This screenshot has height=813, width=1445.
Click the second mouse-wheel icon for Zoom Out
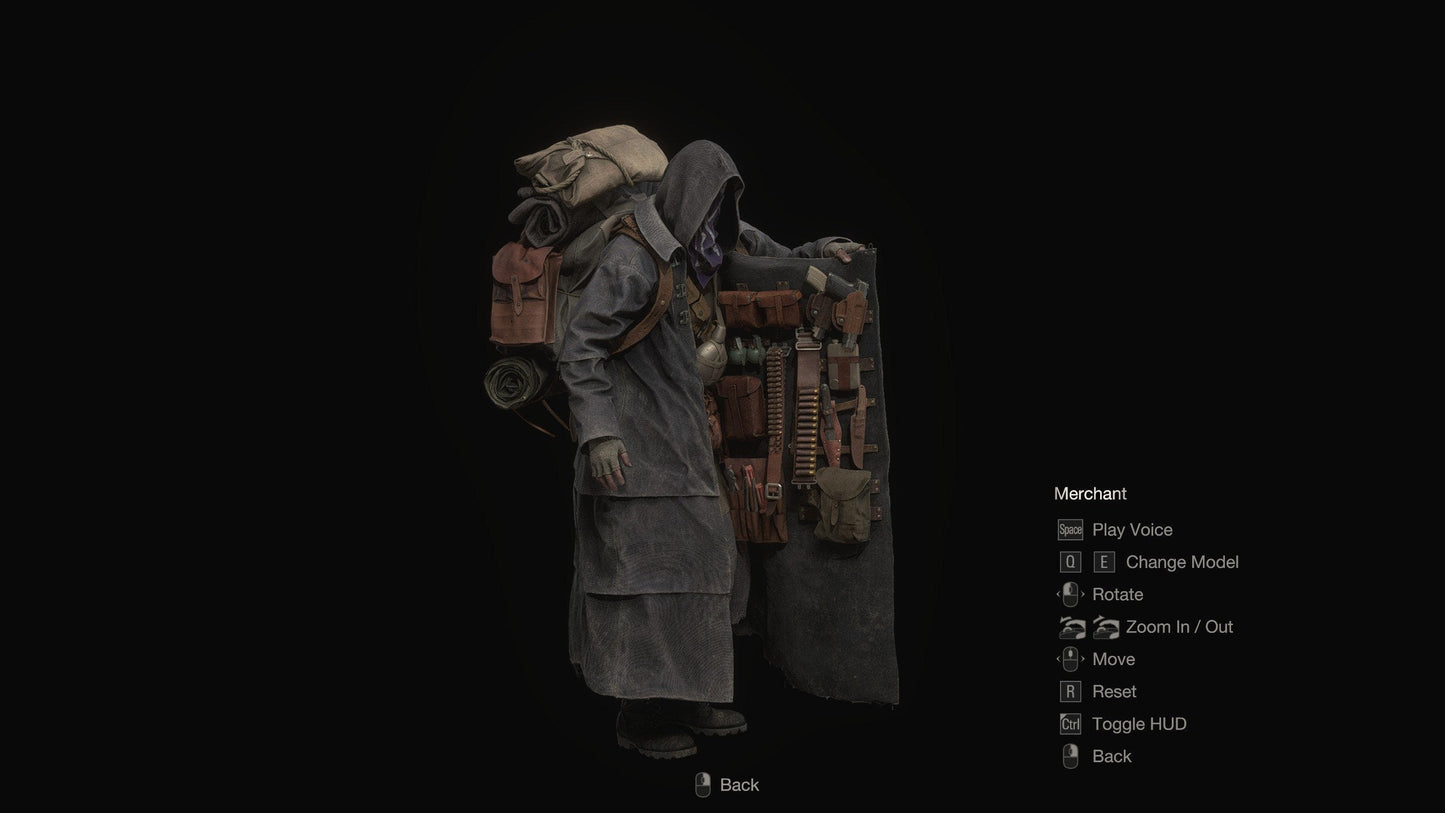click(1104, 625)
